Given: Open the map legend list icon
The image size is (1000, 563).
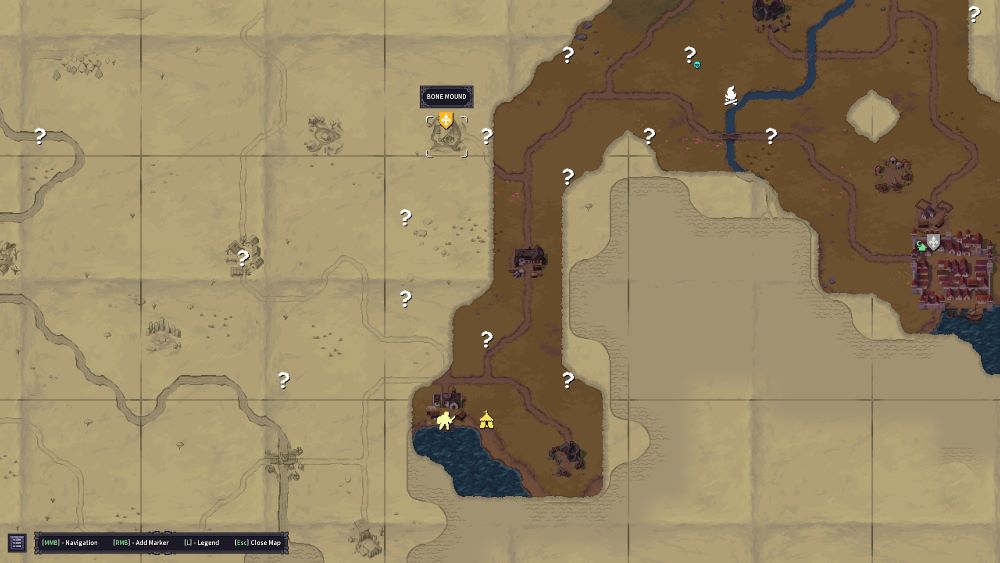Looking at the screenshot, I should (x=17, y=543).
